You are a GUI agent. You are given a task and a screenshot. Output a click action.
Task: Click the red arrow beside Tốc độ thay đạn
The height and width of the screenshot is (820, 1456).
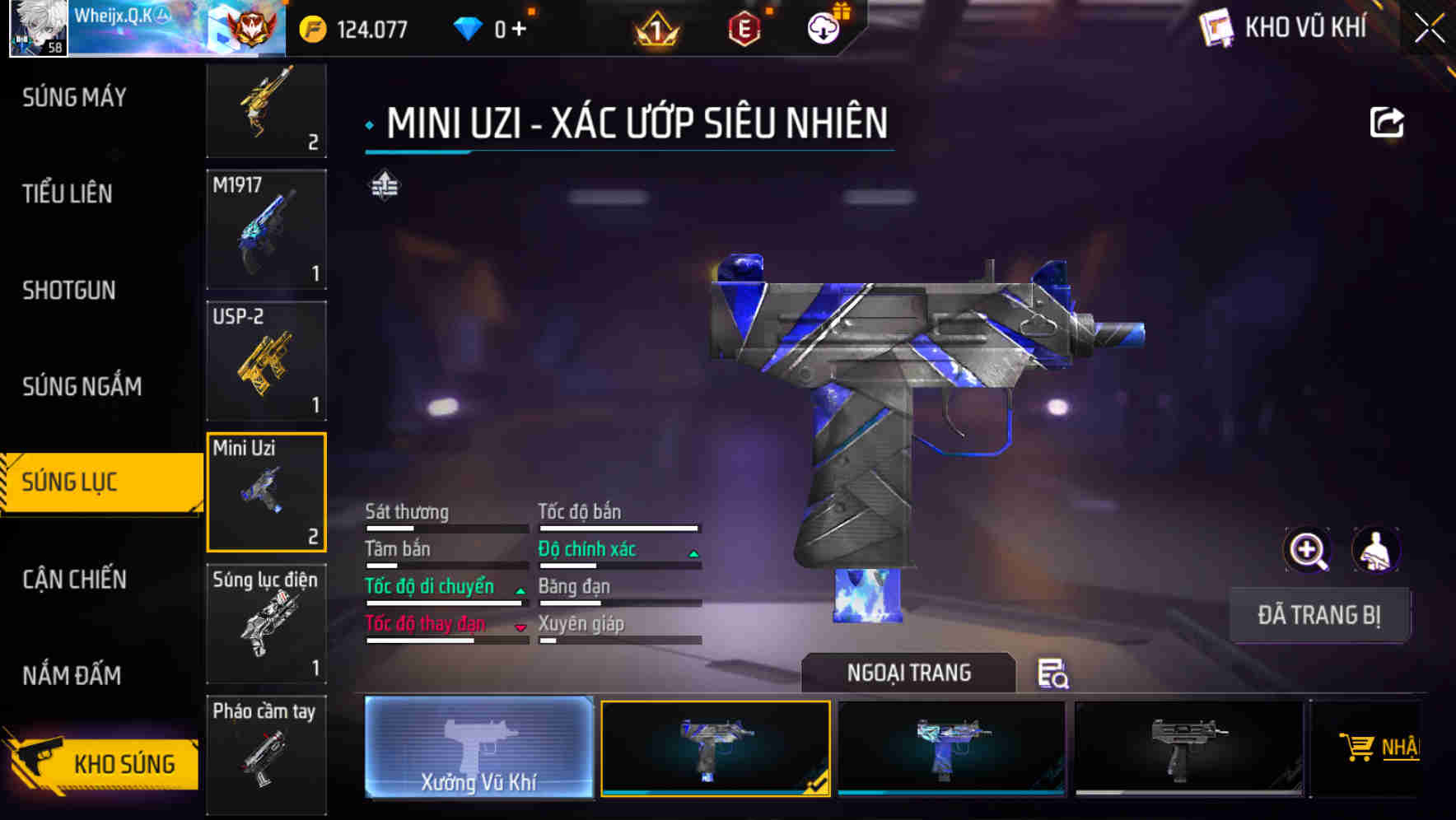point(519,627)
